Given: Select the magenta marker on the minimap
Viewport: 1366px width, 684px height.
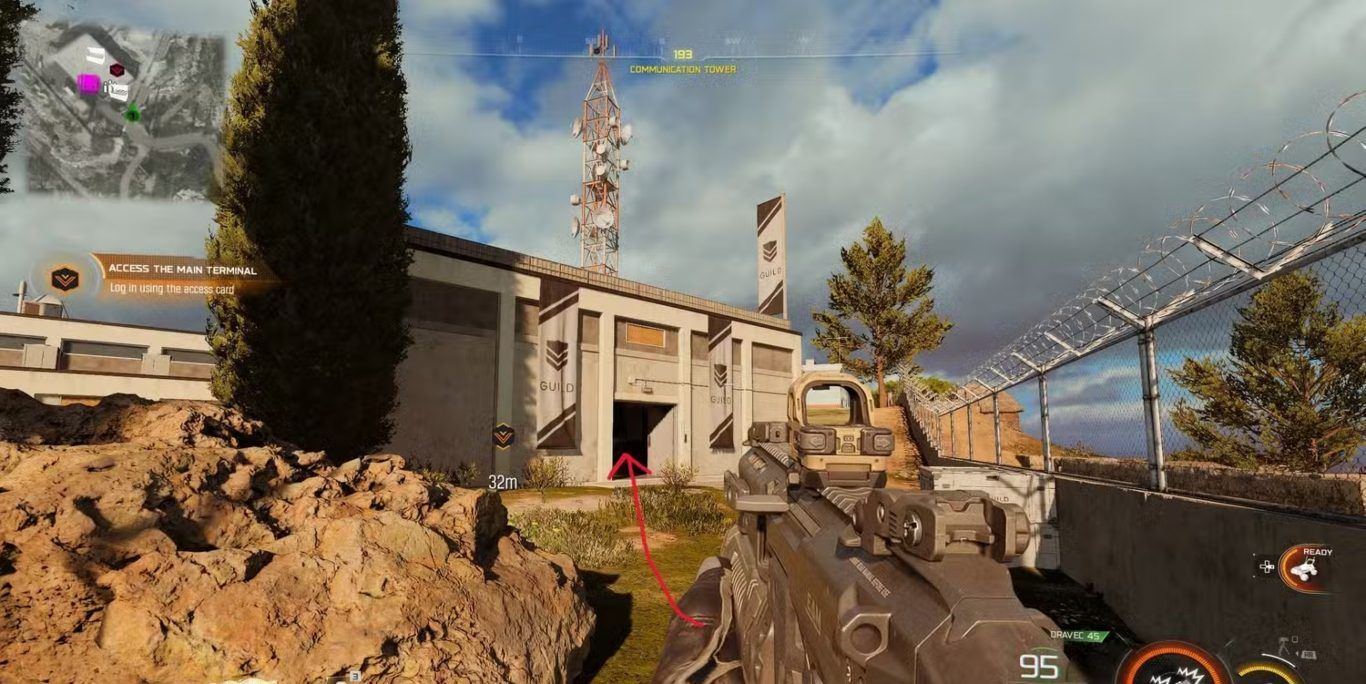Looking at the screenshot, I should [x=88, y=84].
